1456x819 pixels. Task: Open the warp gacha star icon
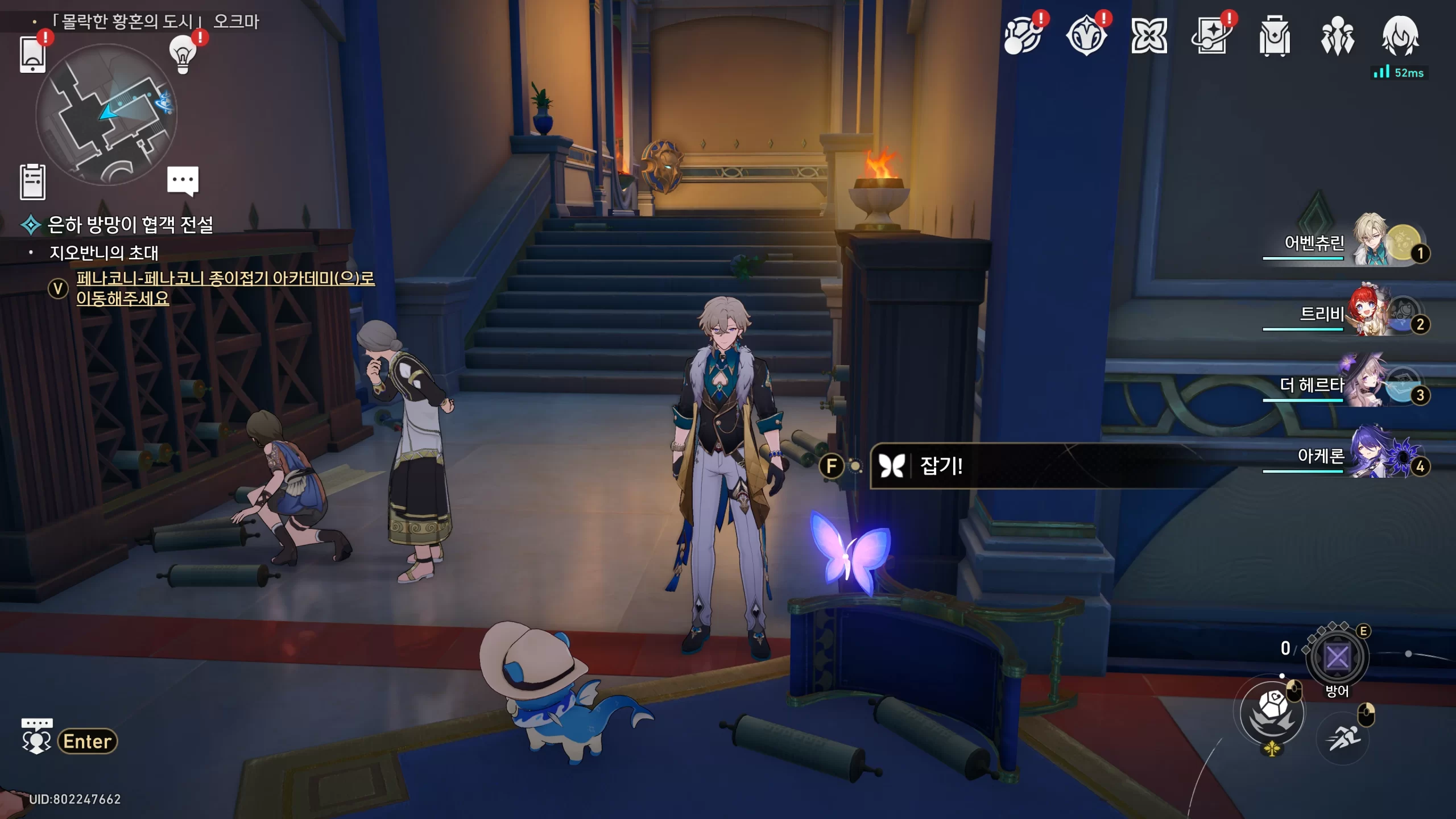[1211, 36]
